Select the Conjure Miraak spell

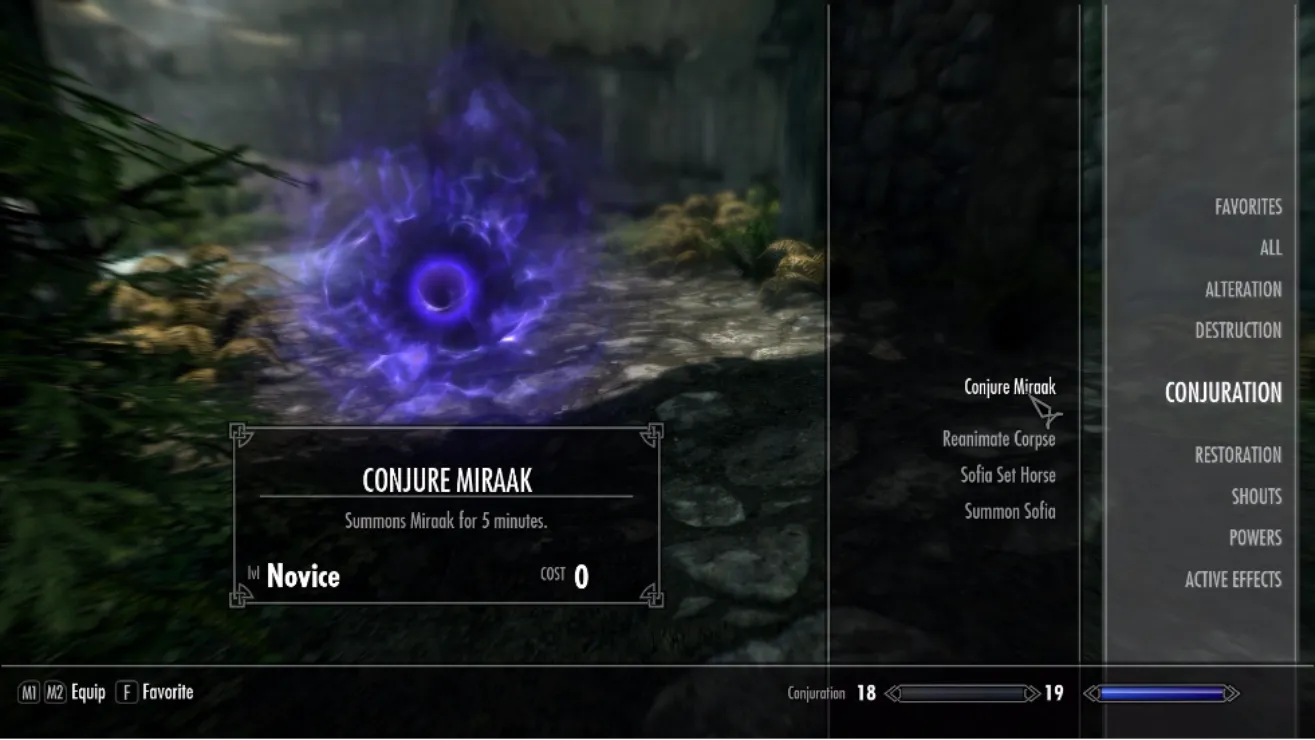(1009, 387)
